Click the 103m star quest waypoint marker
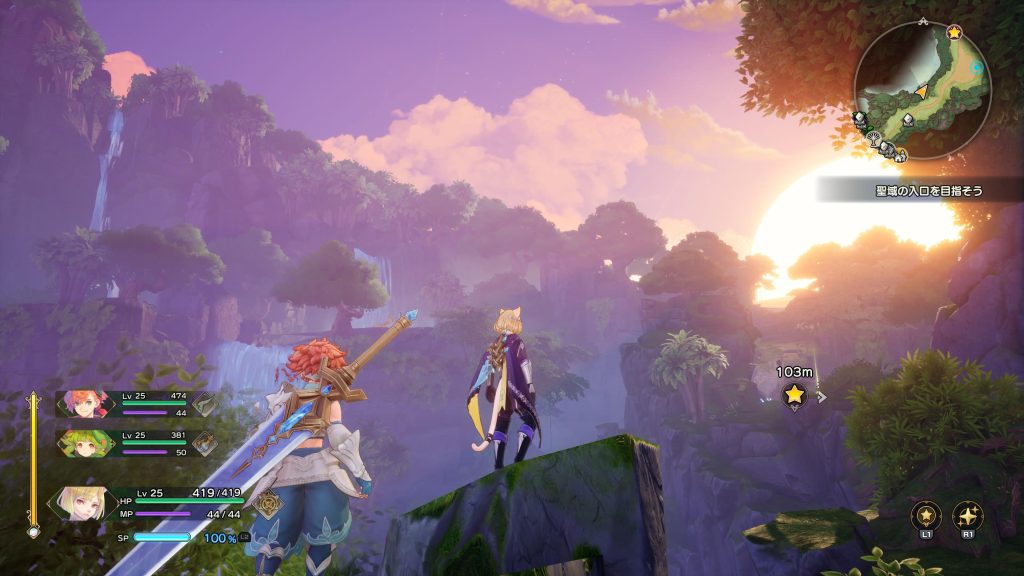Viewport: 1024px width, 576px height. (x=794, y=395)
